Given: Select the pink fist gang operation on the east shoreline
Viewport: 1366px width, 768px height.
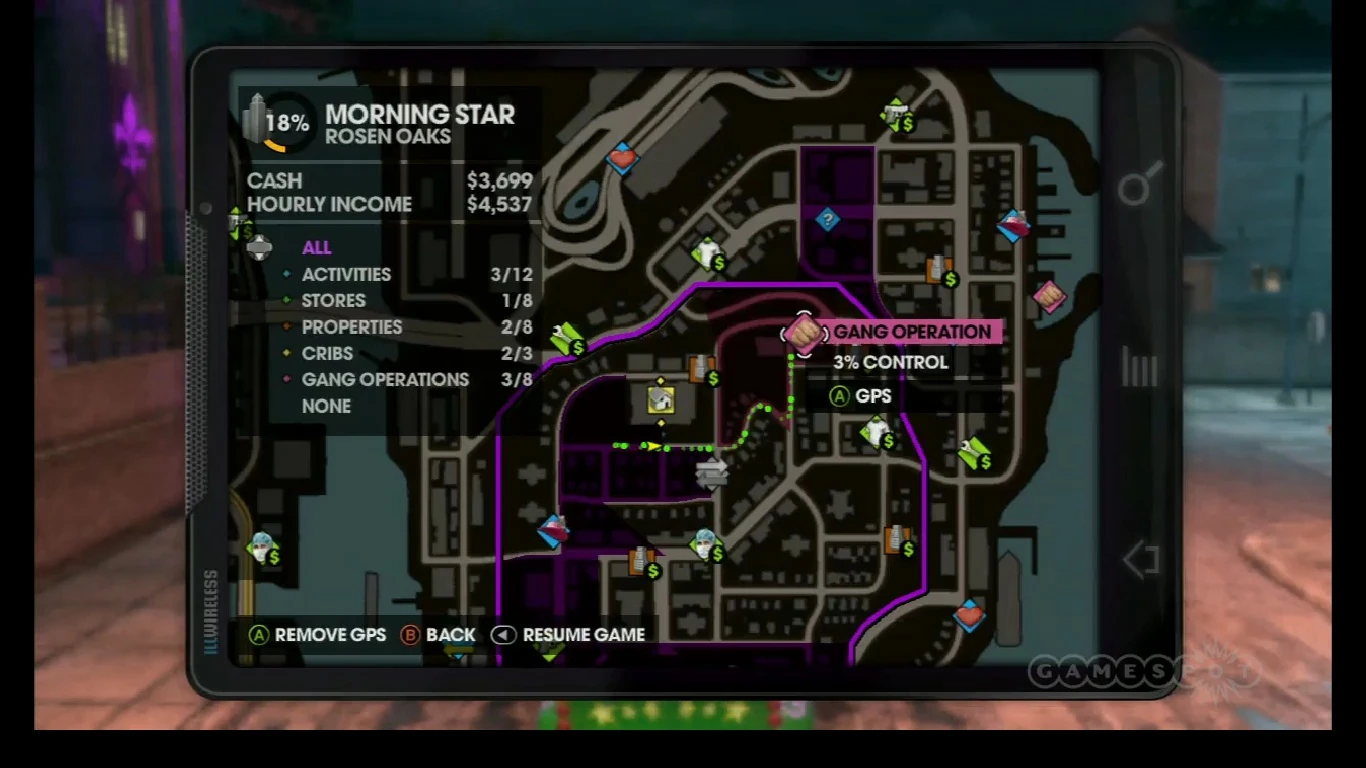Looking at the screenshot, I should tap(1052, 298).
